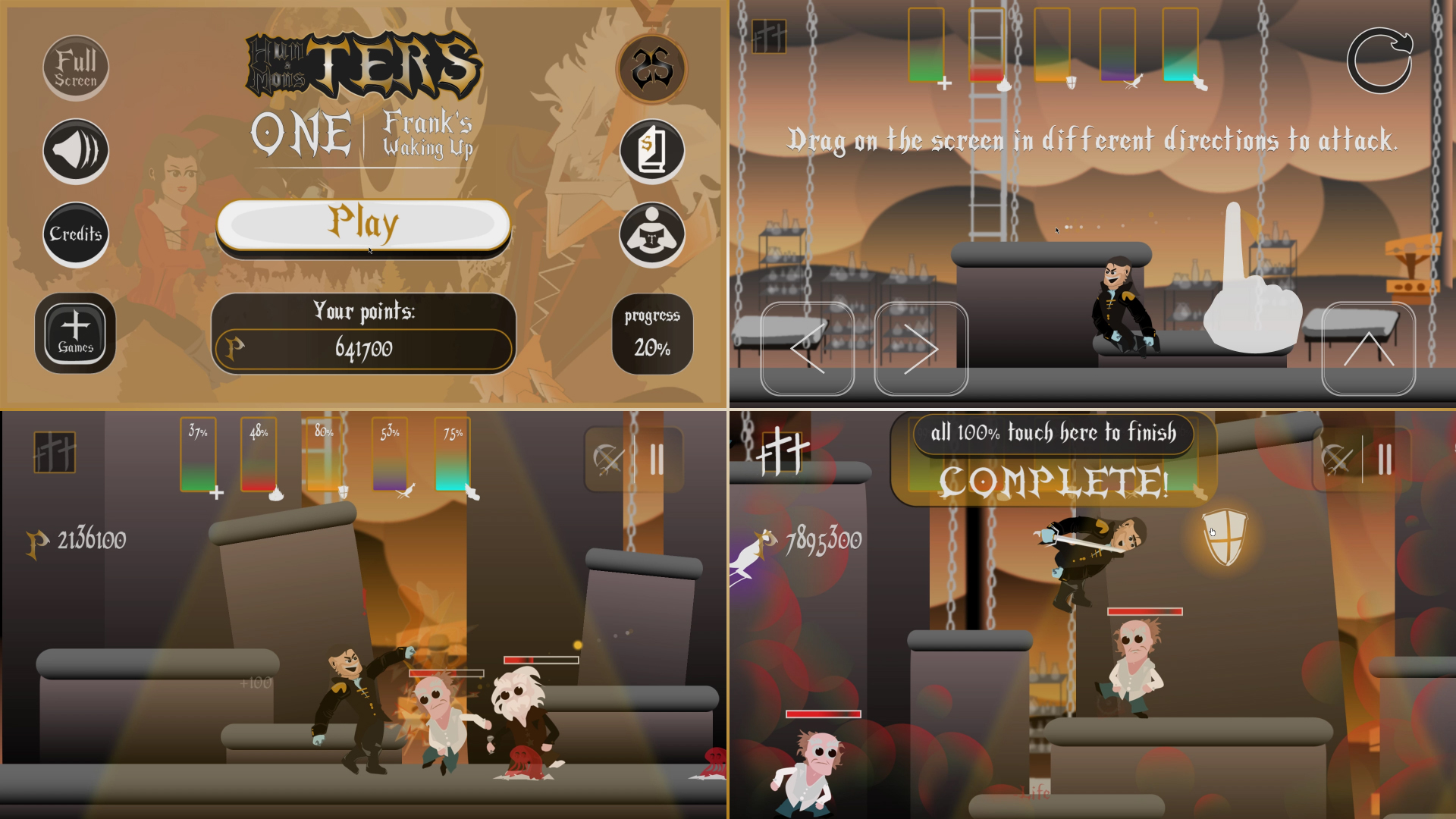Click the Games plus icon
Screen dimensions: 1456x819
pos(75,331)
